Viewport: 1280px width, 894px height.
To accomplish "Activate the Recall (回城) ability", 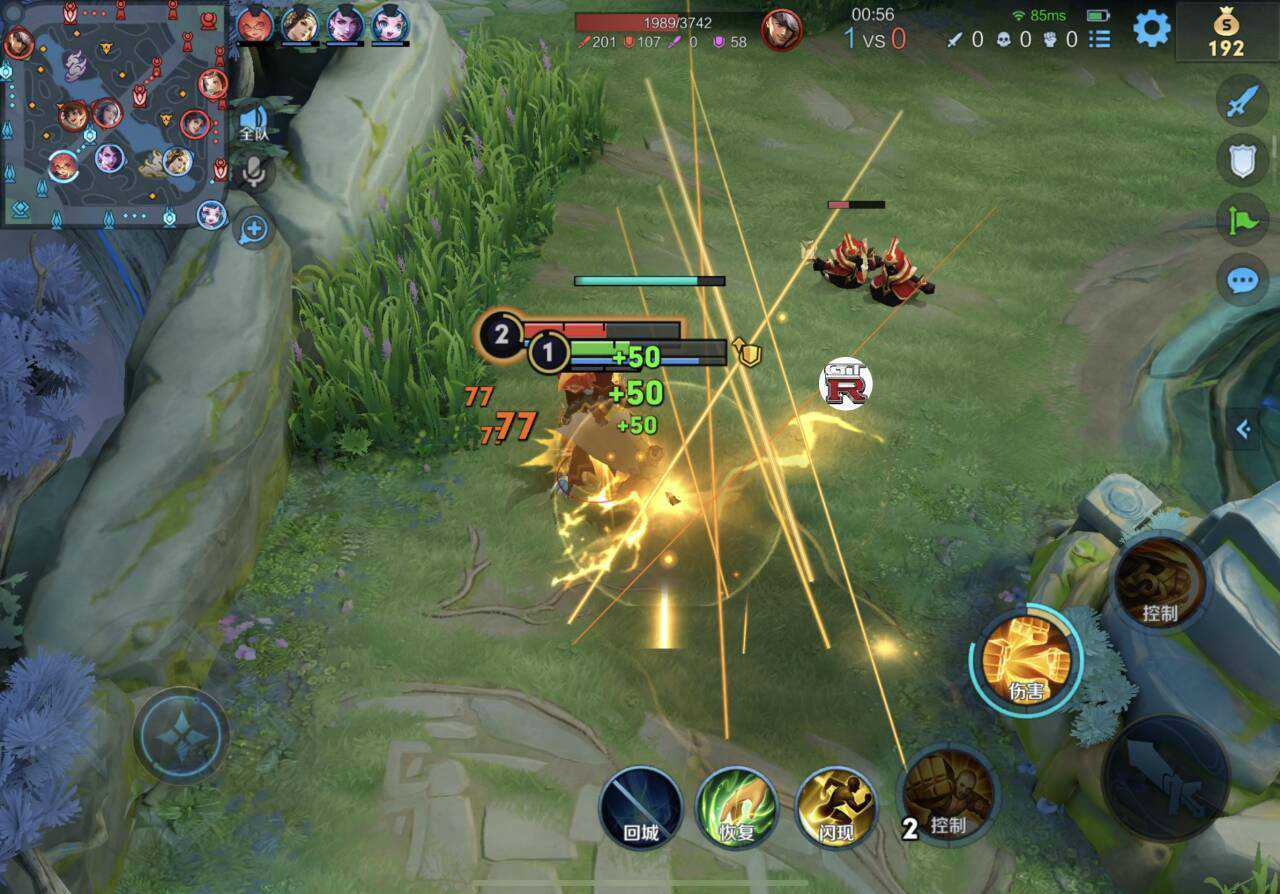I will (x=640, y=807).
